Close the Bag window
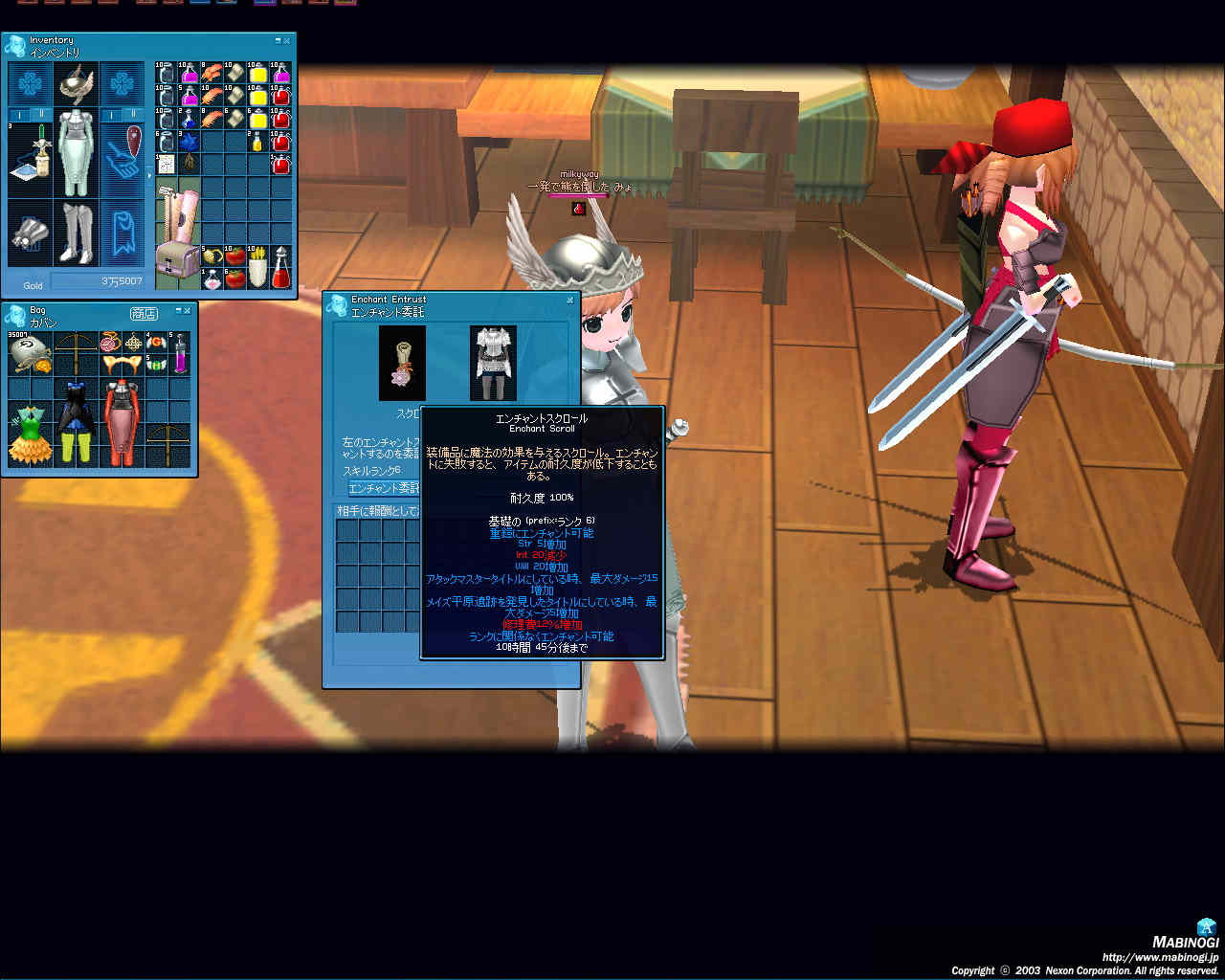The height and width of the screenshot is (980, 1225). pyautogui.click(x=188, y=311)
